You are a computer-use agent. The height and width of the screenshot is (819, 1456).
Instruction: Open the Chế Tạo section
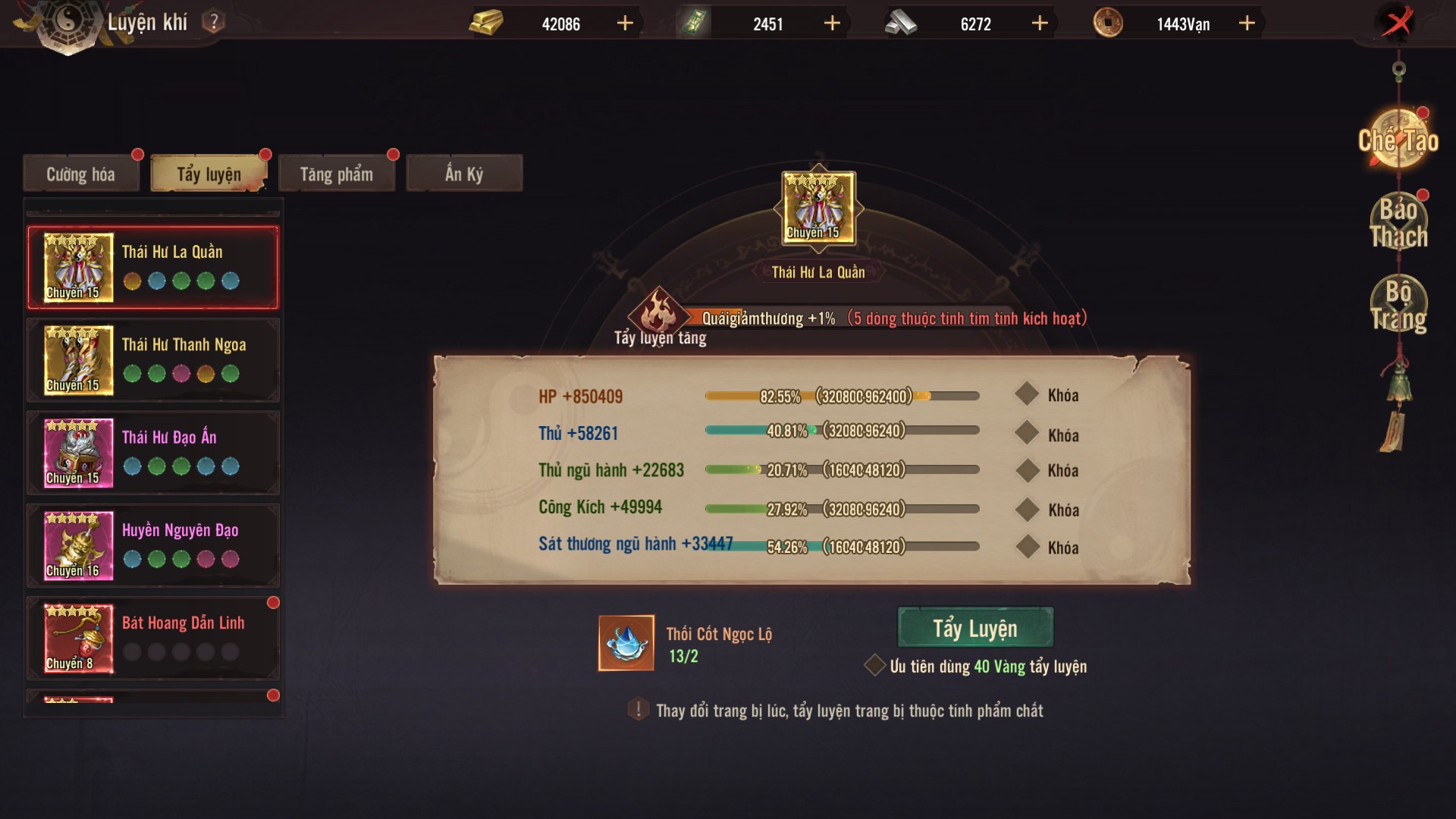point(1398,140)
